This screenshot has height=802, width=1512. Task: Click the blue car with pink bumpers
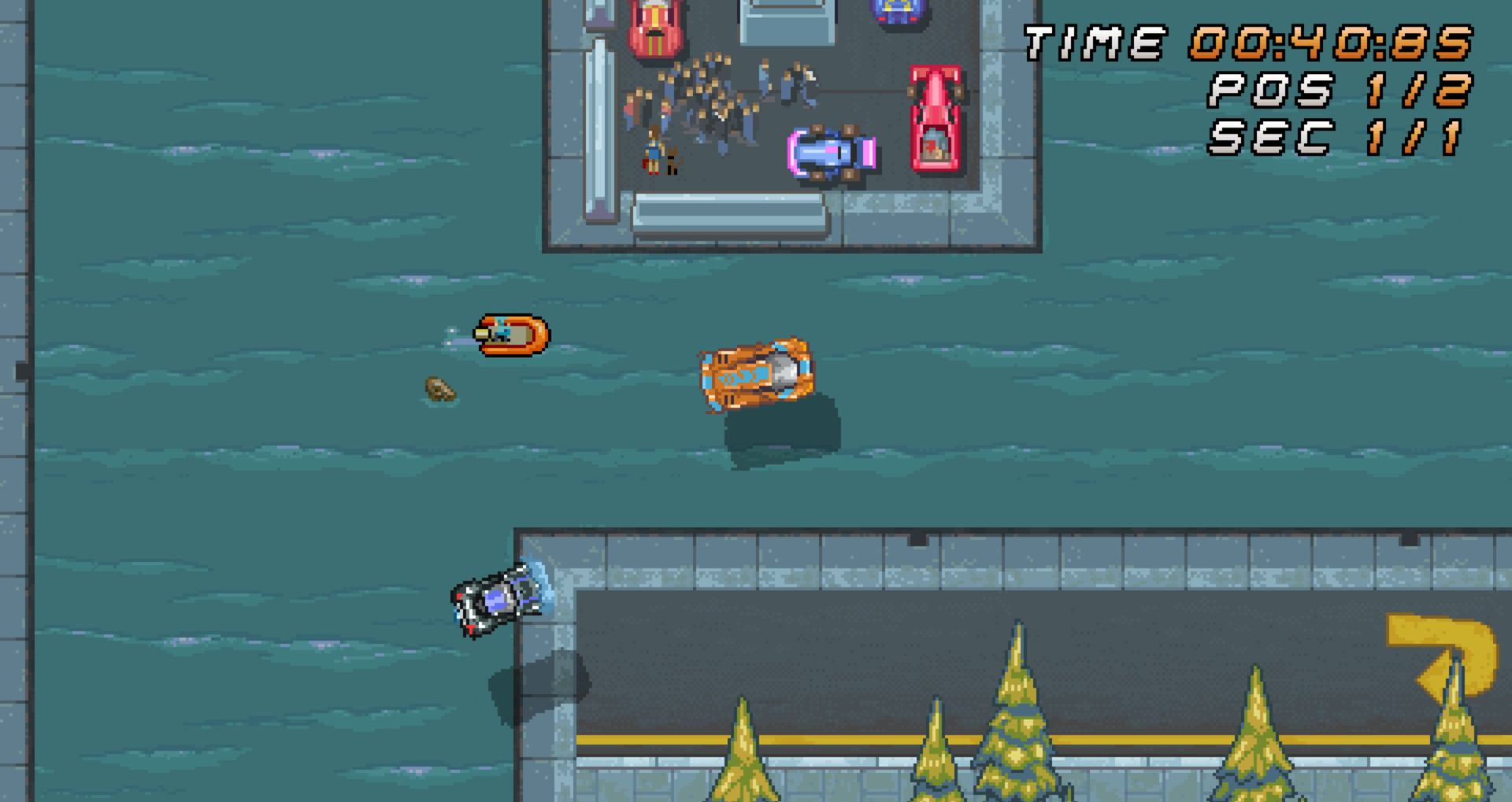point(831,150)
